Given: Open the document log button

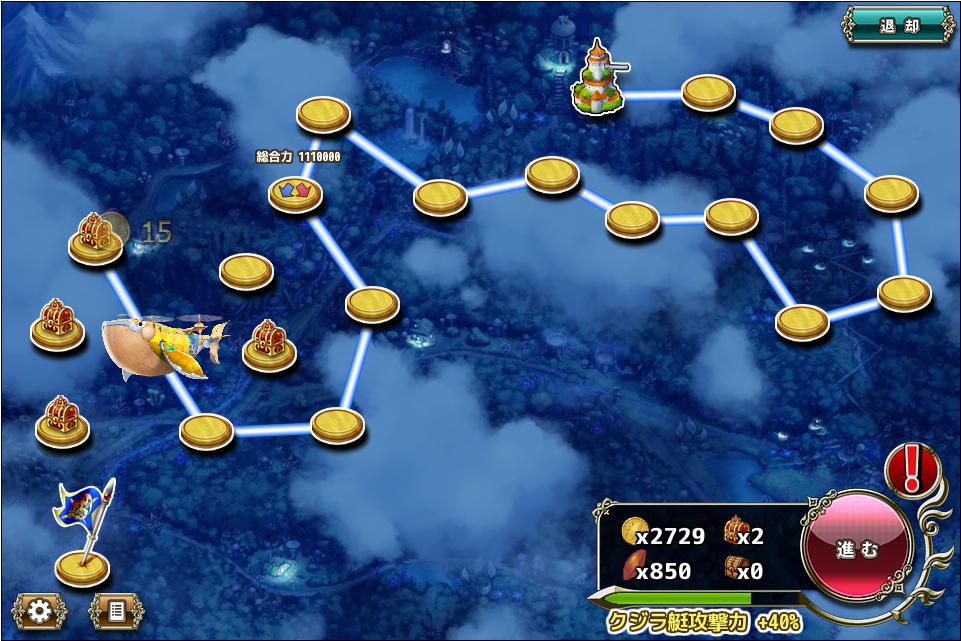Looking at the screenshot, I should pyautogui.click(x=116, y=611).
